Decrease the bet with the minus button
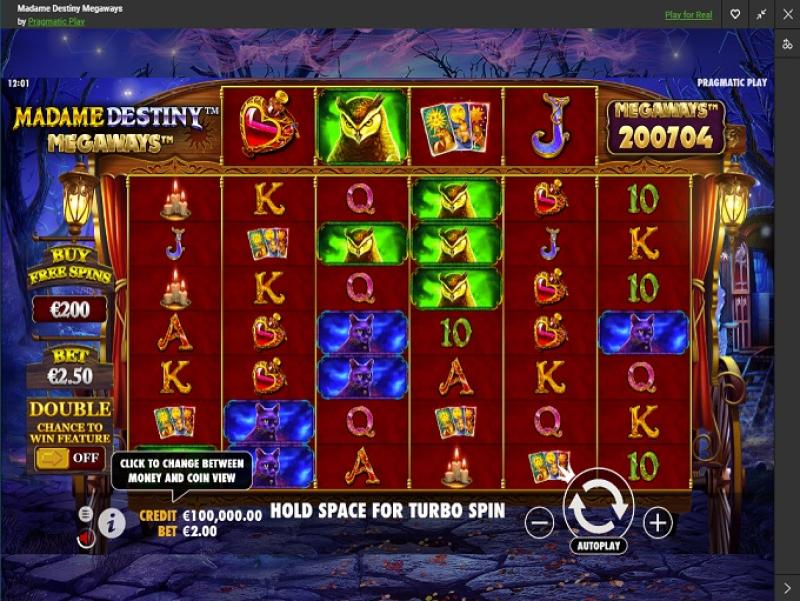The width and height of the screenshot is (800, 601). click(x=539, y=522)
